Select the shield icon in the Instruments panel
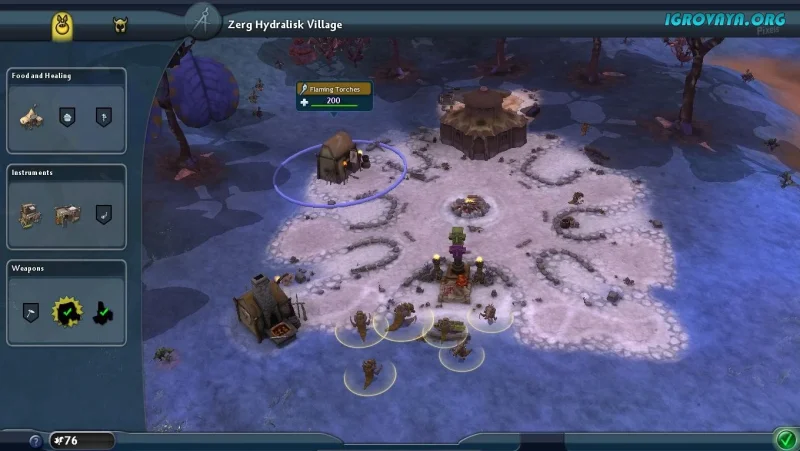Viewport: 800px width, 451px height. pyautogui.click(x=103, y=214)
